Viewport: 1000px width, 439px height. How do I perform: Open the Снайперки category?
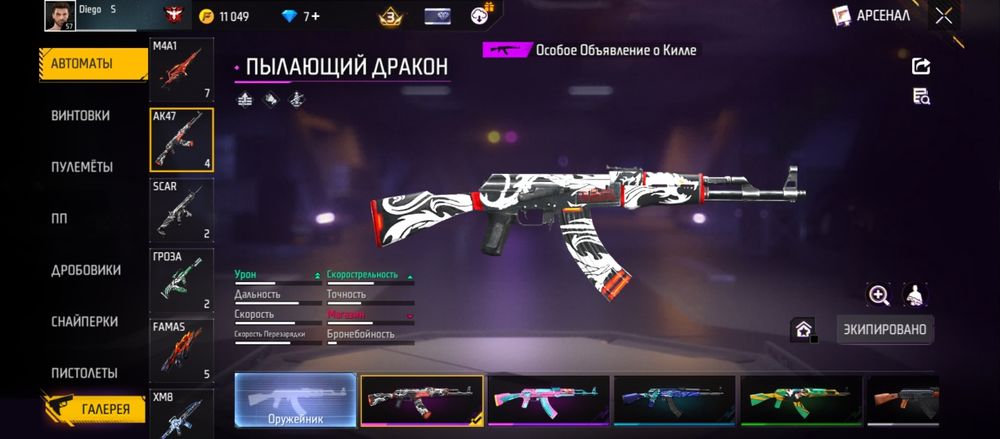(85, 322)
